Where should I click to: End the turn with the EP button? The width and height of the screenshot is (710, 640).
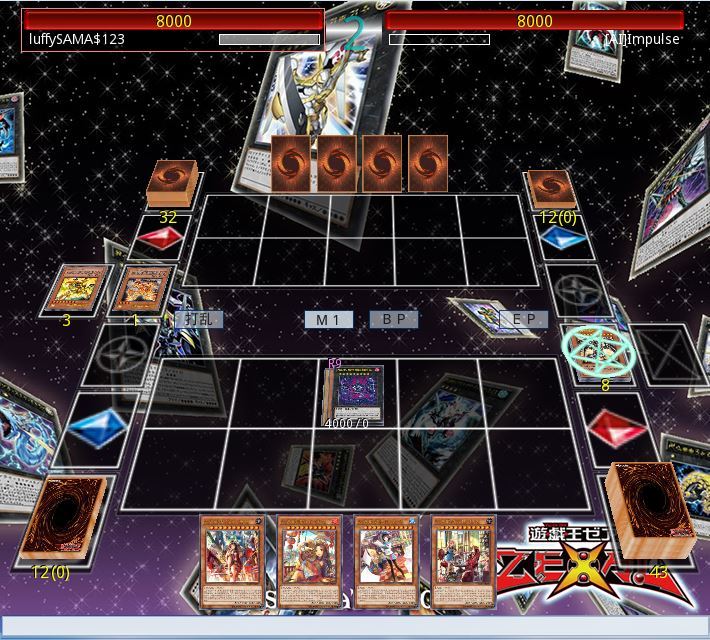pos(524,320)
